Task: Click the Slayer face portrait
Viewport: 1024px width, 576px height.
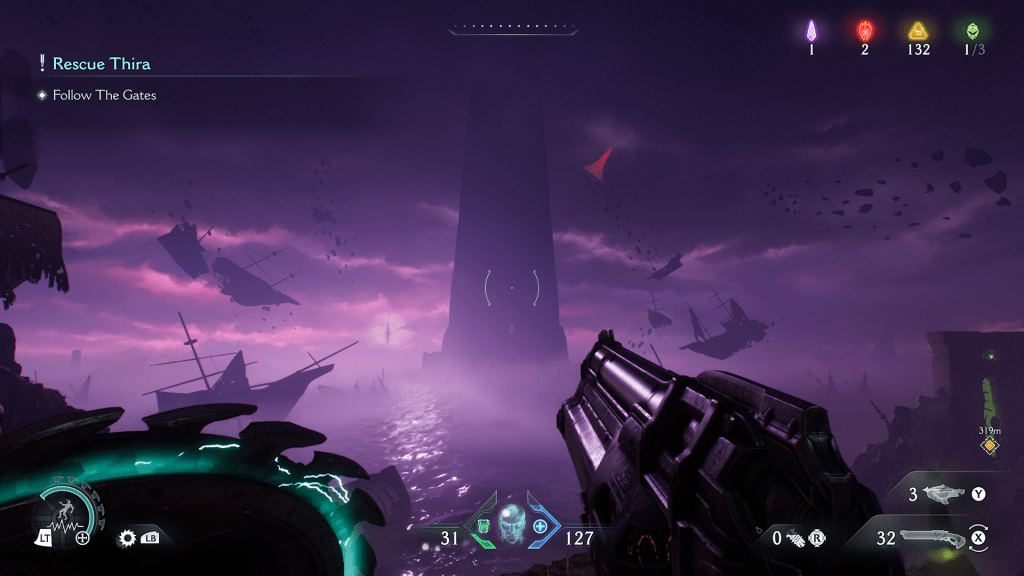Action: (511, 523)
